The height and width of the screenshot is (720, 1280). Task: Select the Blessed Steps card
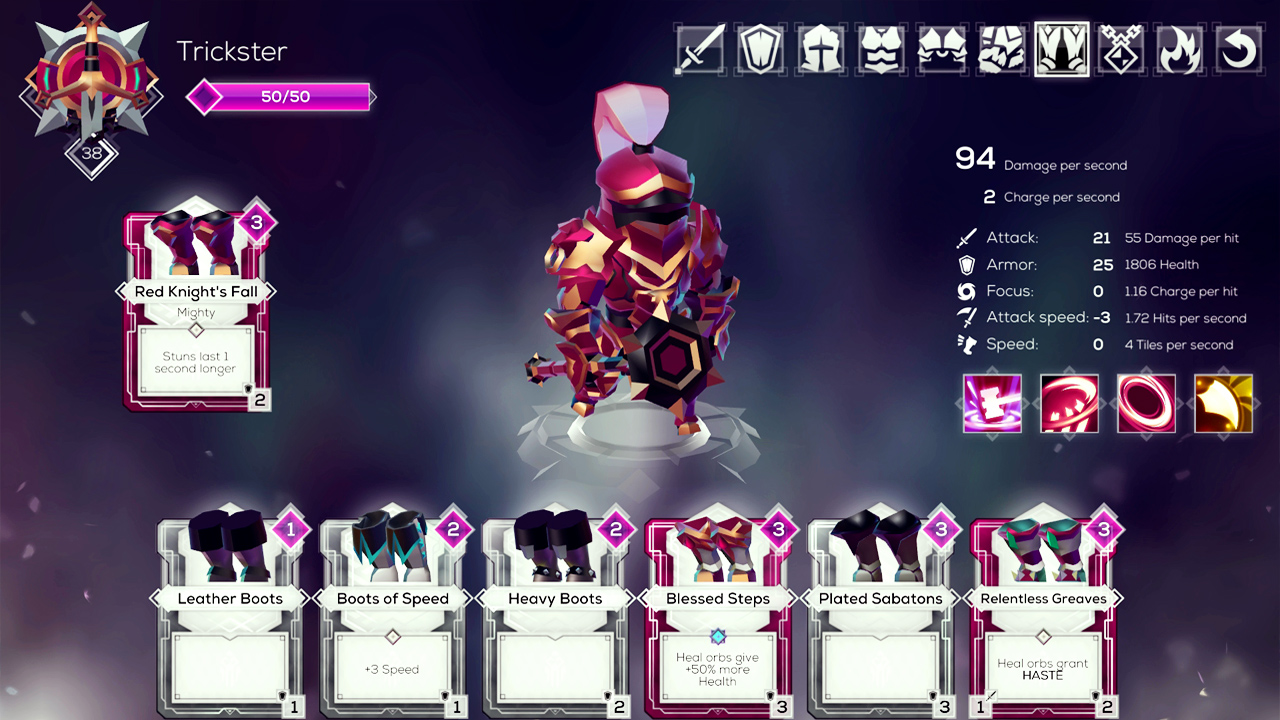pos(717,620)
